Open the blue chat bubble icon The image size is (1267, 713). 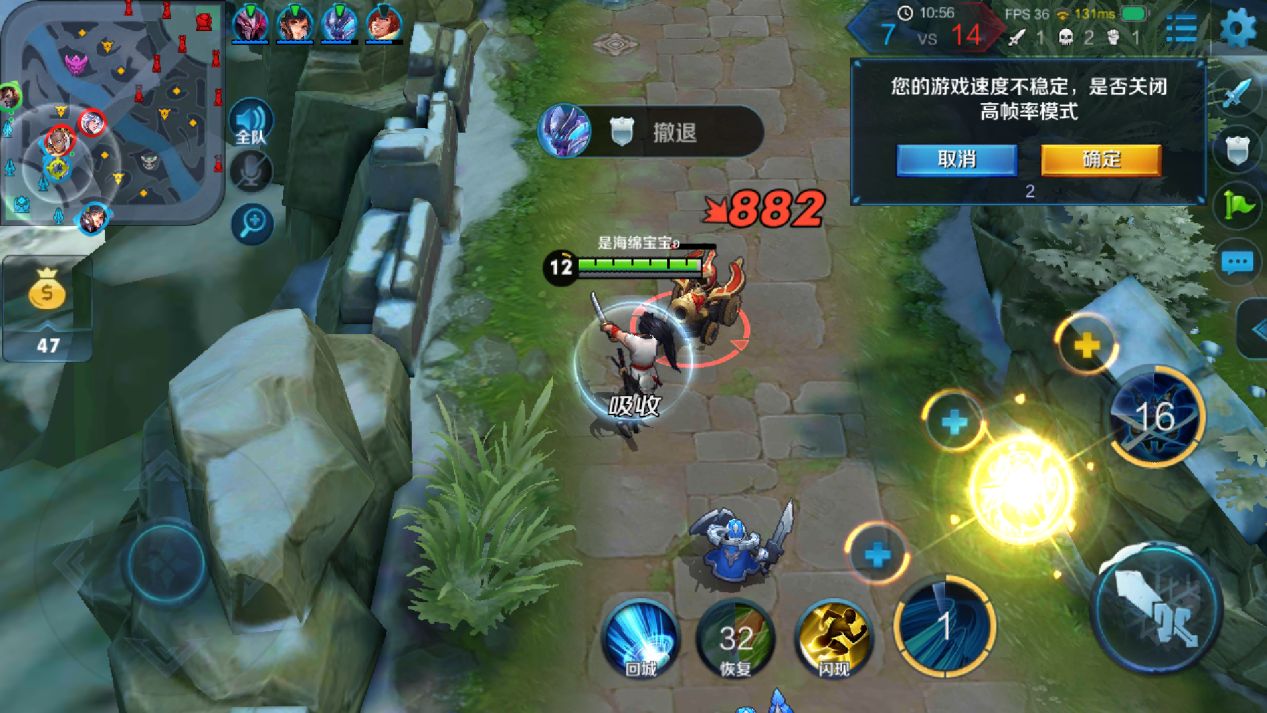tap(1238, 263)
